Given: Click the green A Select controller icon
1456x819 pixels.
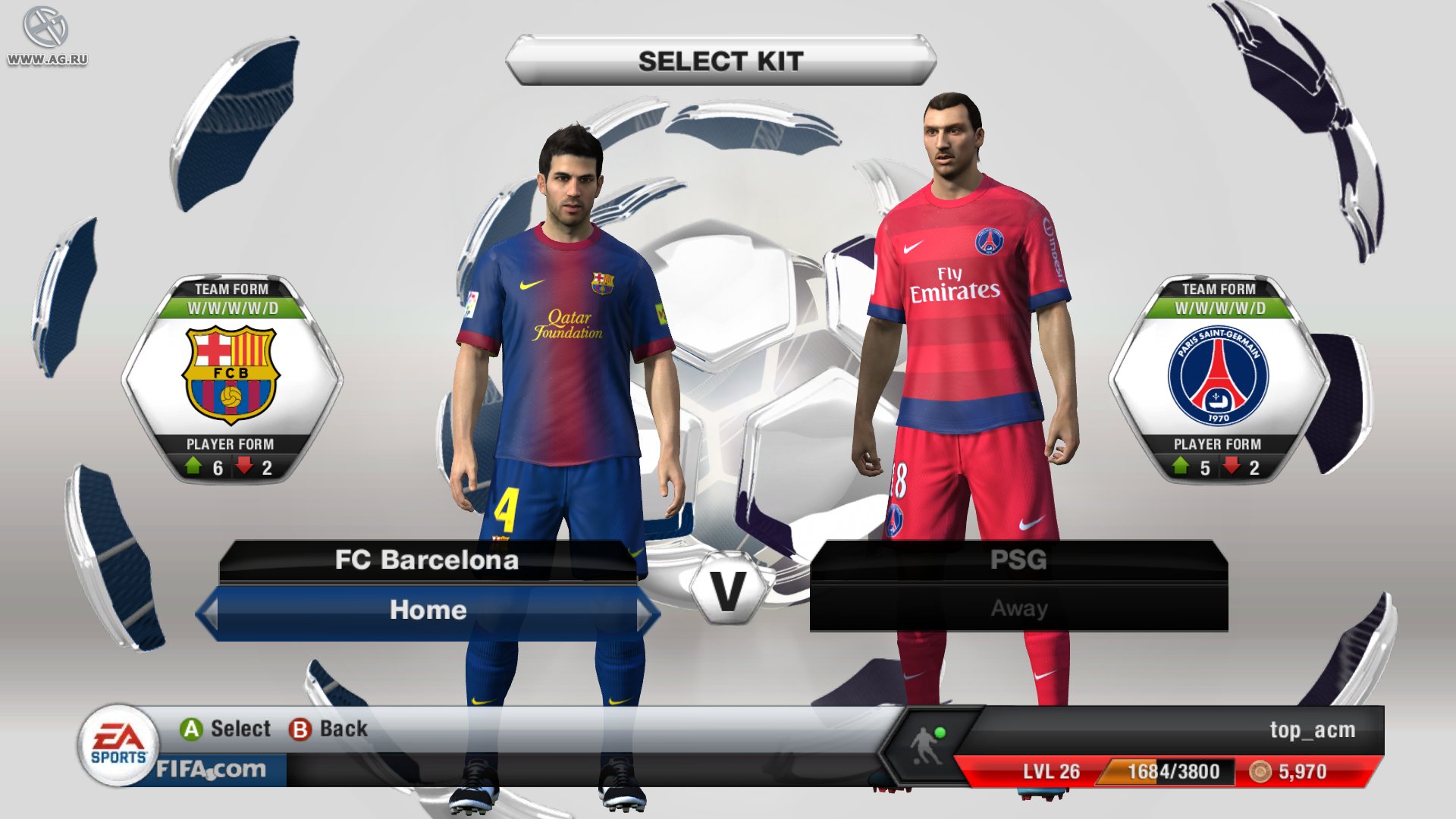Looking at the screenshot, I should [x=190, y=729].
